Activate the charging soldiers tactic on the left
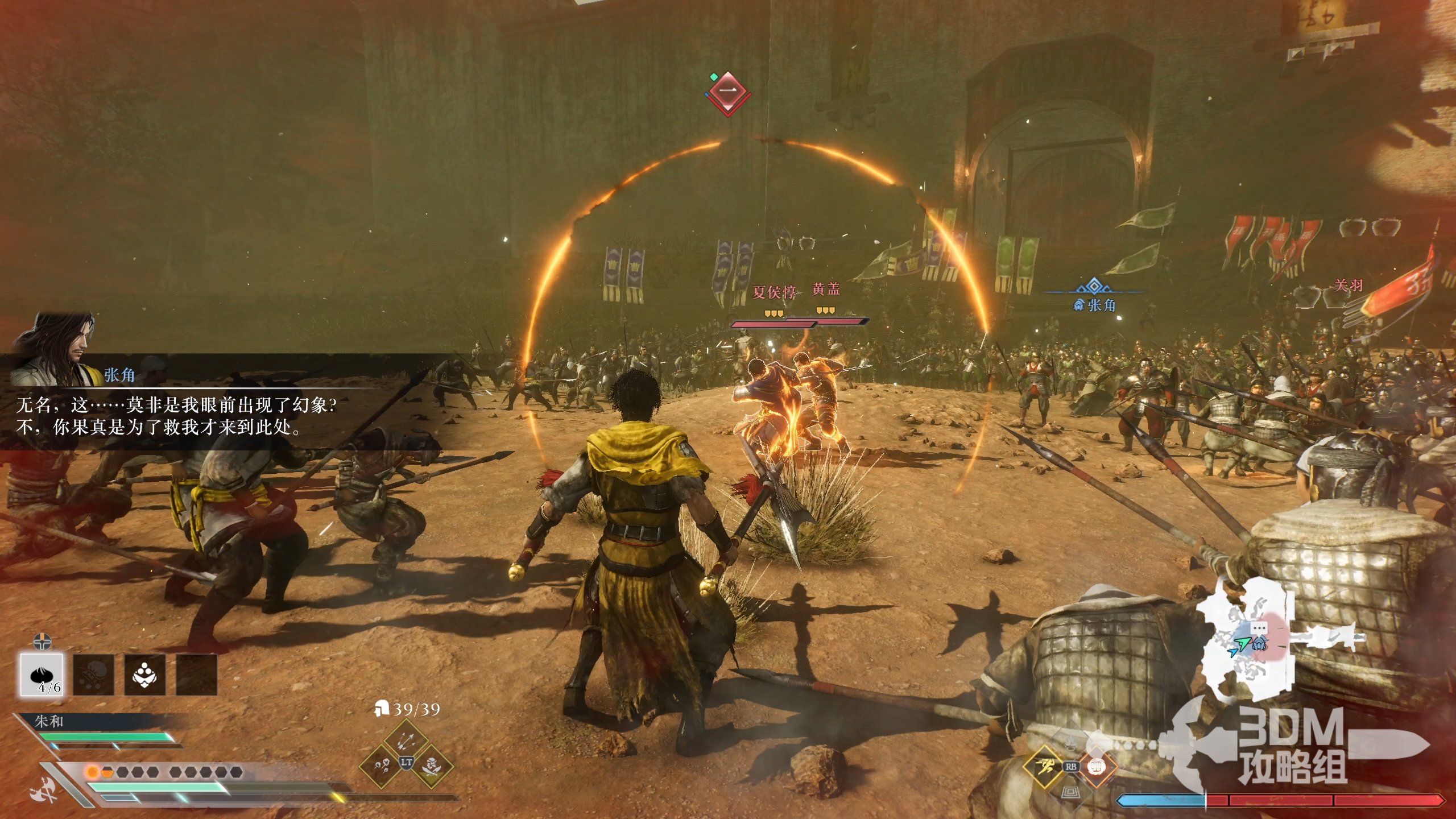The width and height of the screenshot is (1456, 819). pyautogui.click(x=382, y=764)
